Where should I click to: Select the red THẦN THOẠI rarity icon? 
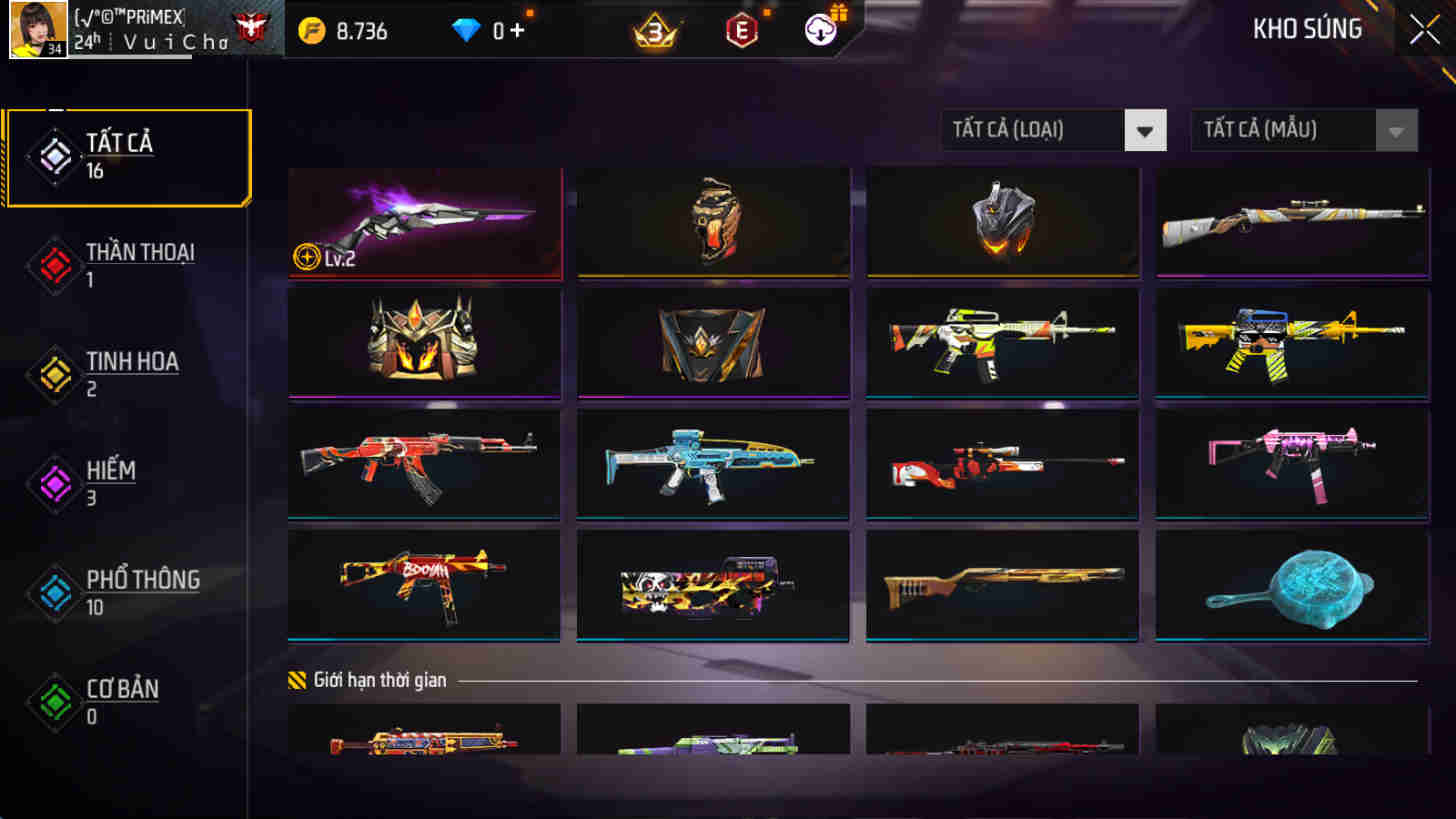(55, 262)
